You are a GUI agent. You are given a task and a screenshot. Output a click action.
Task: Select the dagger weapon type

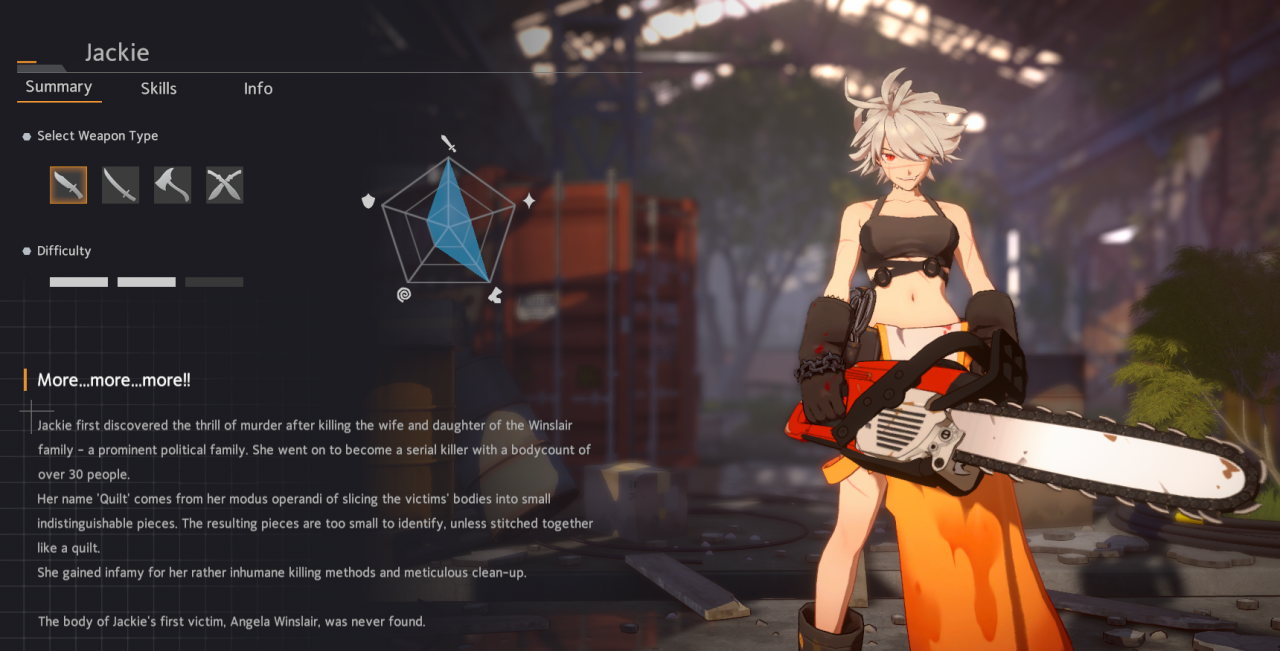69,185
